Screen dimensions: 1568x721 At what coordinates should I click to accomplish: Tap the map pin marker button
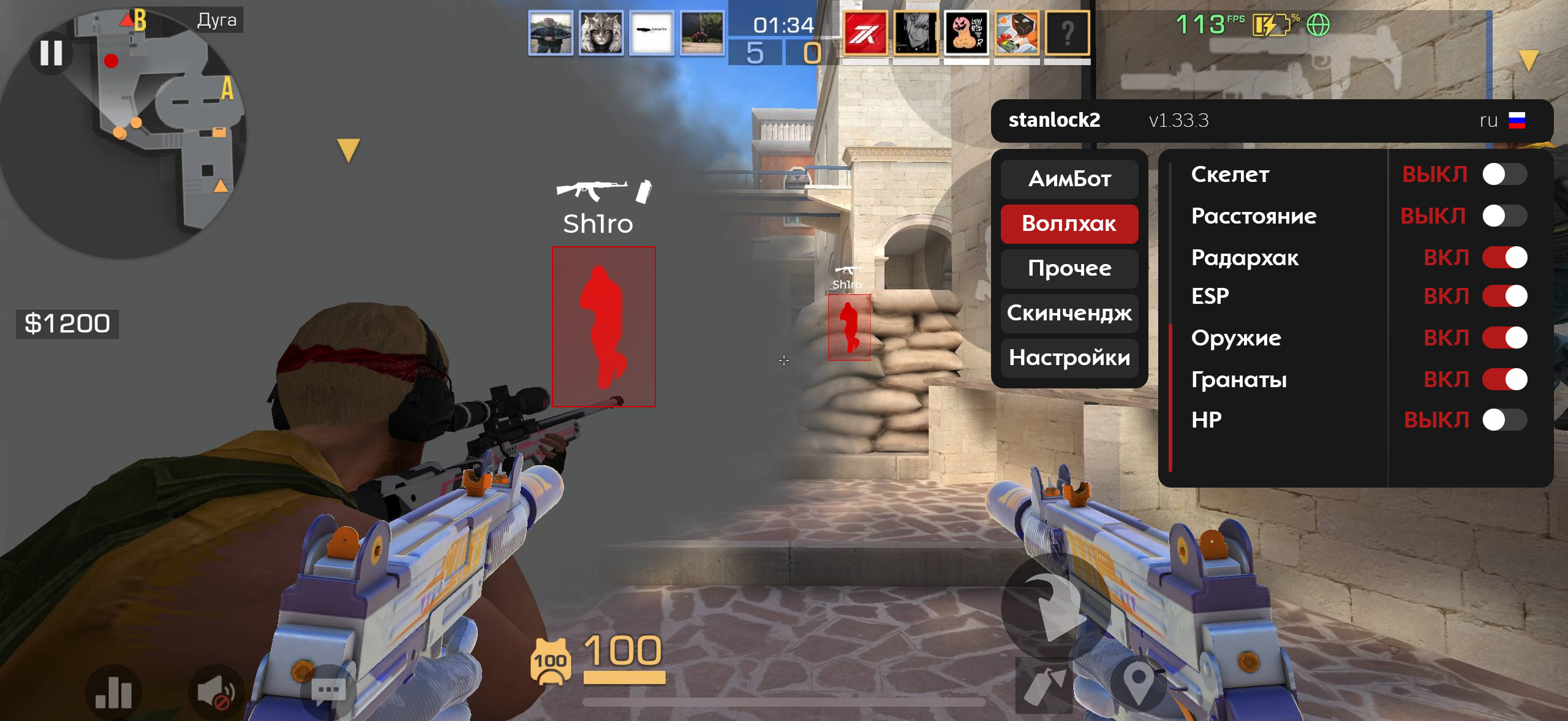coord(1138,683)
